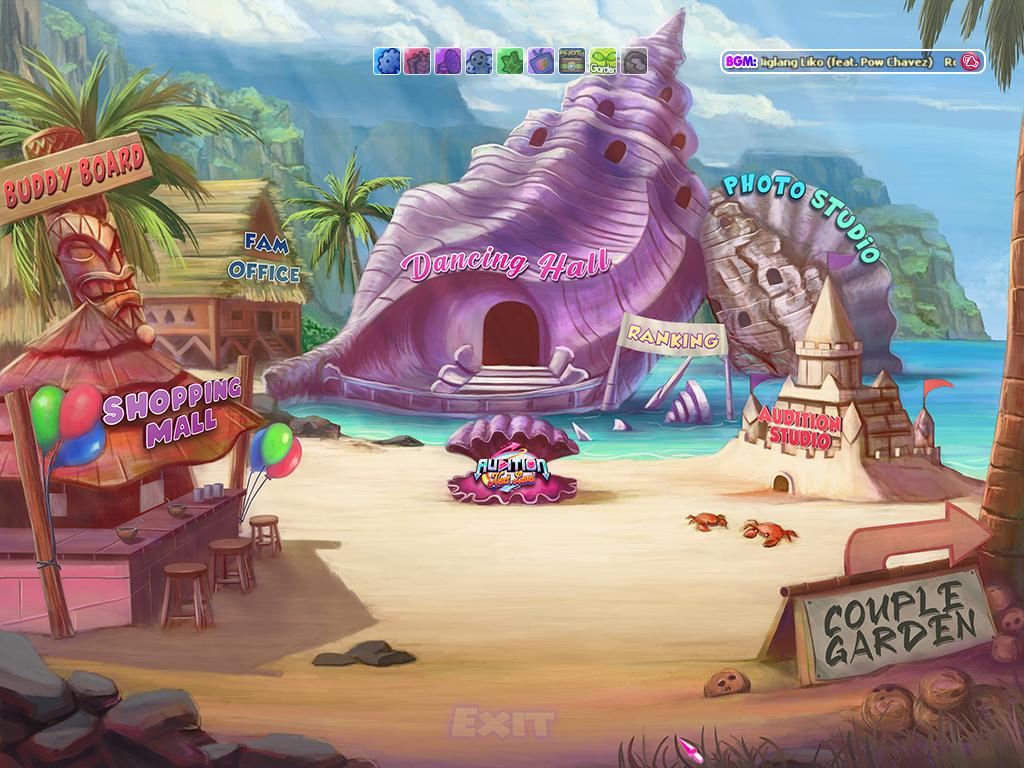This screenshot has height=768, width=1024.
Task: Open the Photo camera icon
Action: click(572, 61)
